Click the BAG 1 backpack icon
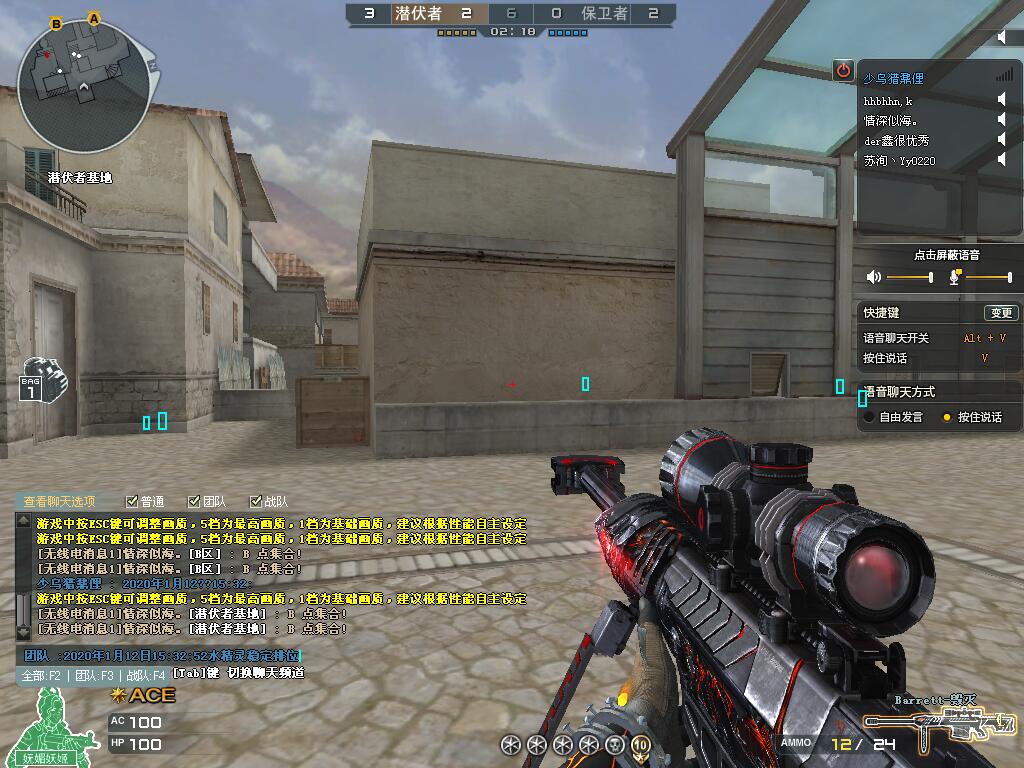 [40, 379]
